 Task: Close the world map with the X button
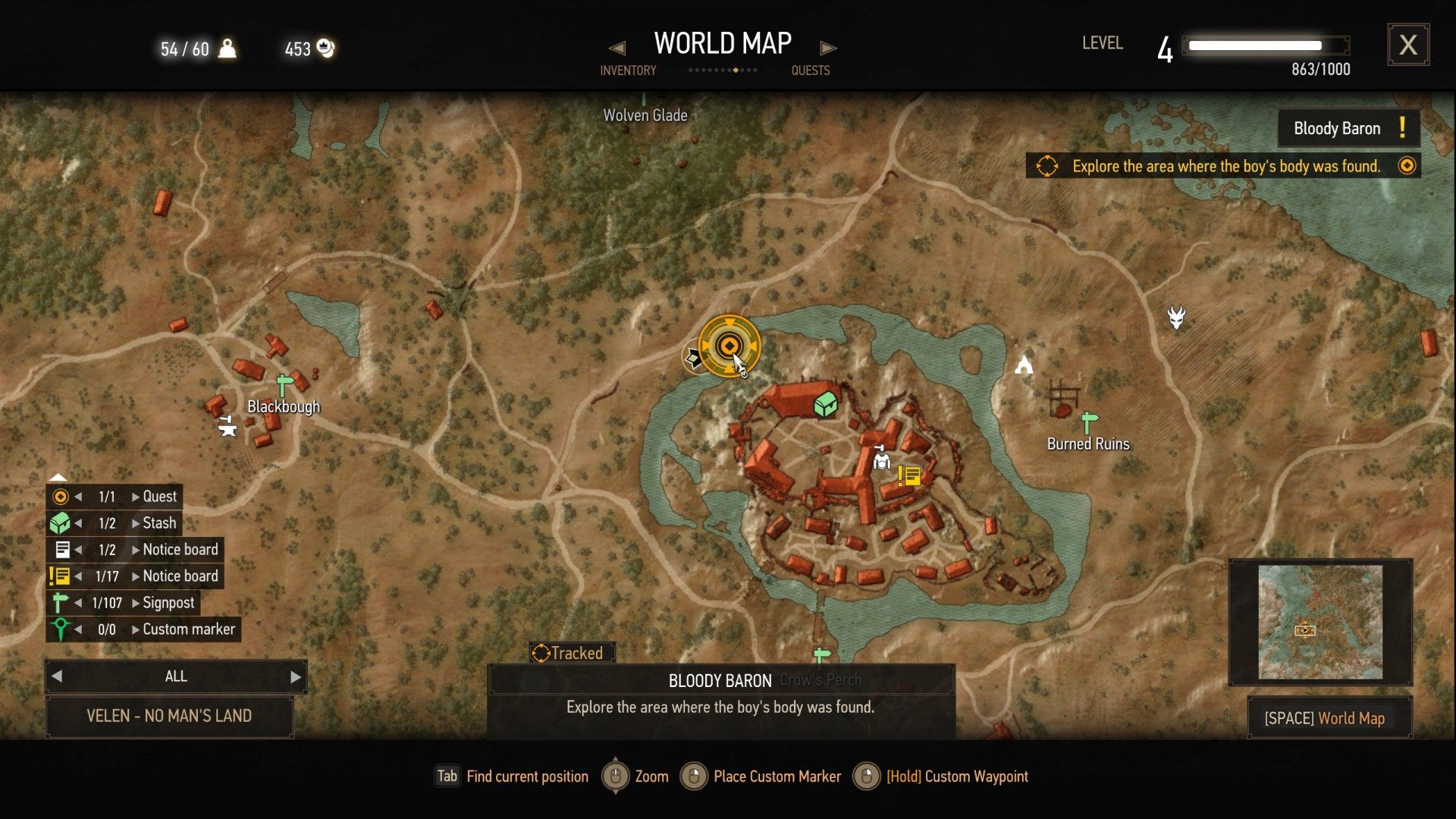click(1408, 45)
